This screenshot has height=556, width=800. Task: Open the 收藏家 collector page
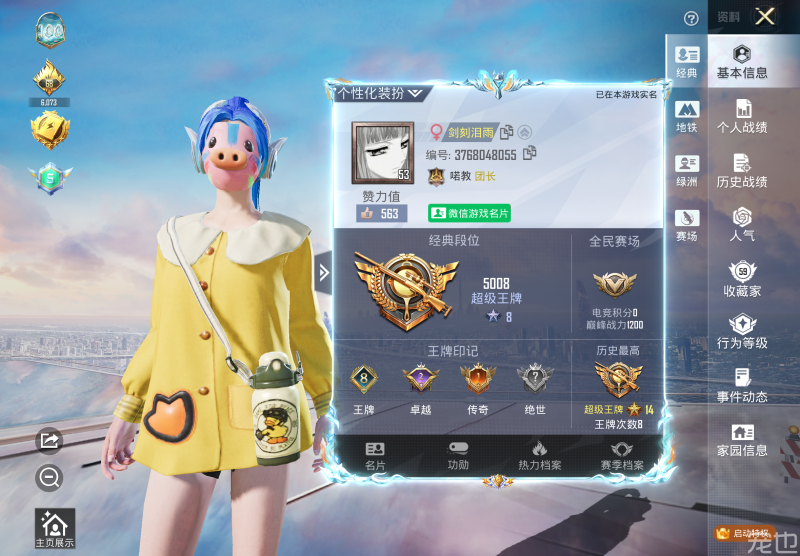click(x=742, y=279)
